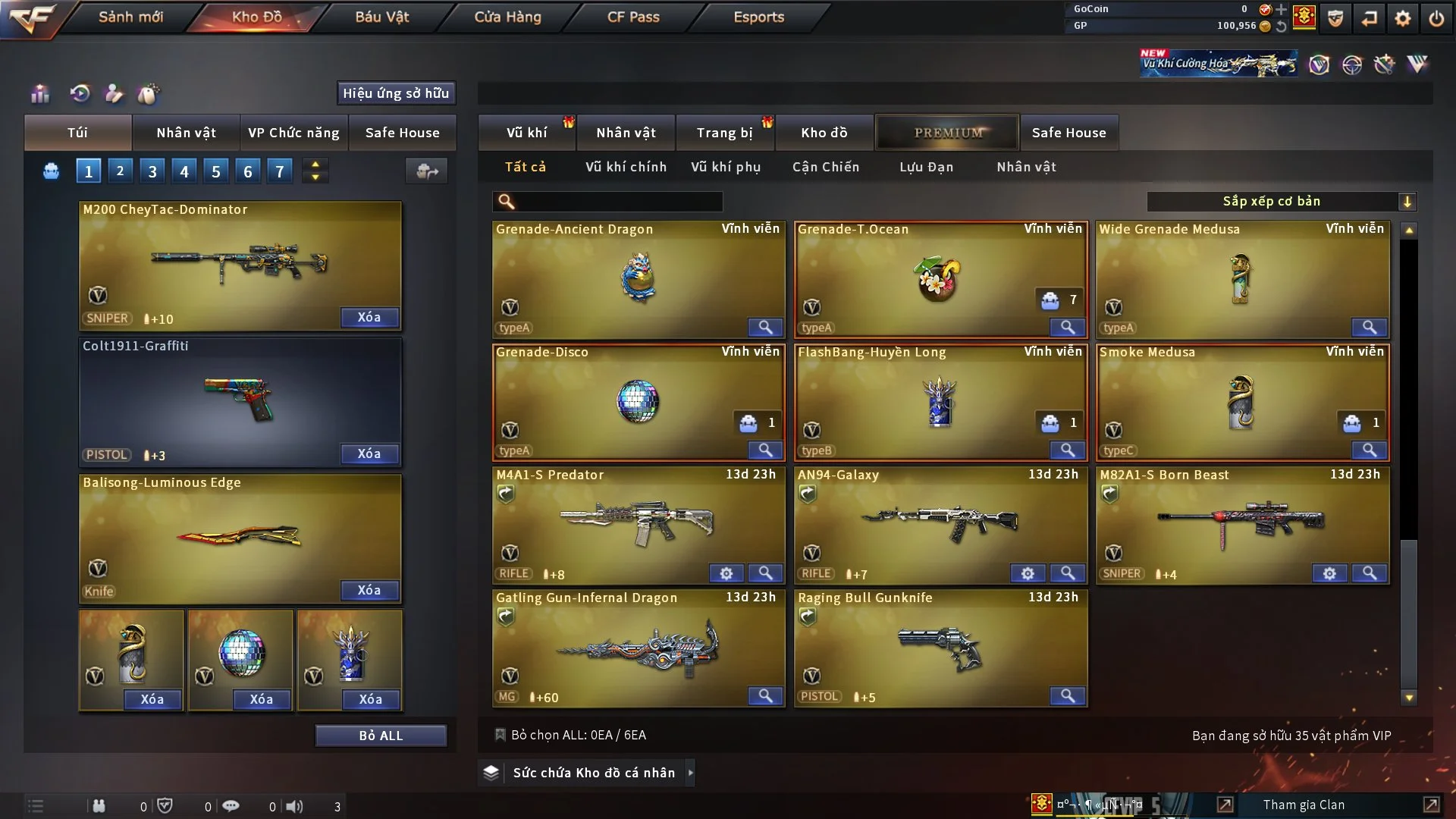Open the Cửa Hàng shop menu
Screen dimensions: 1456x819
click(x=507, y=17)
